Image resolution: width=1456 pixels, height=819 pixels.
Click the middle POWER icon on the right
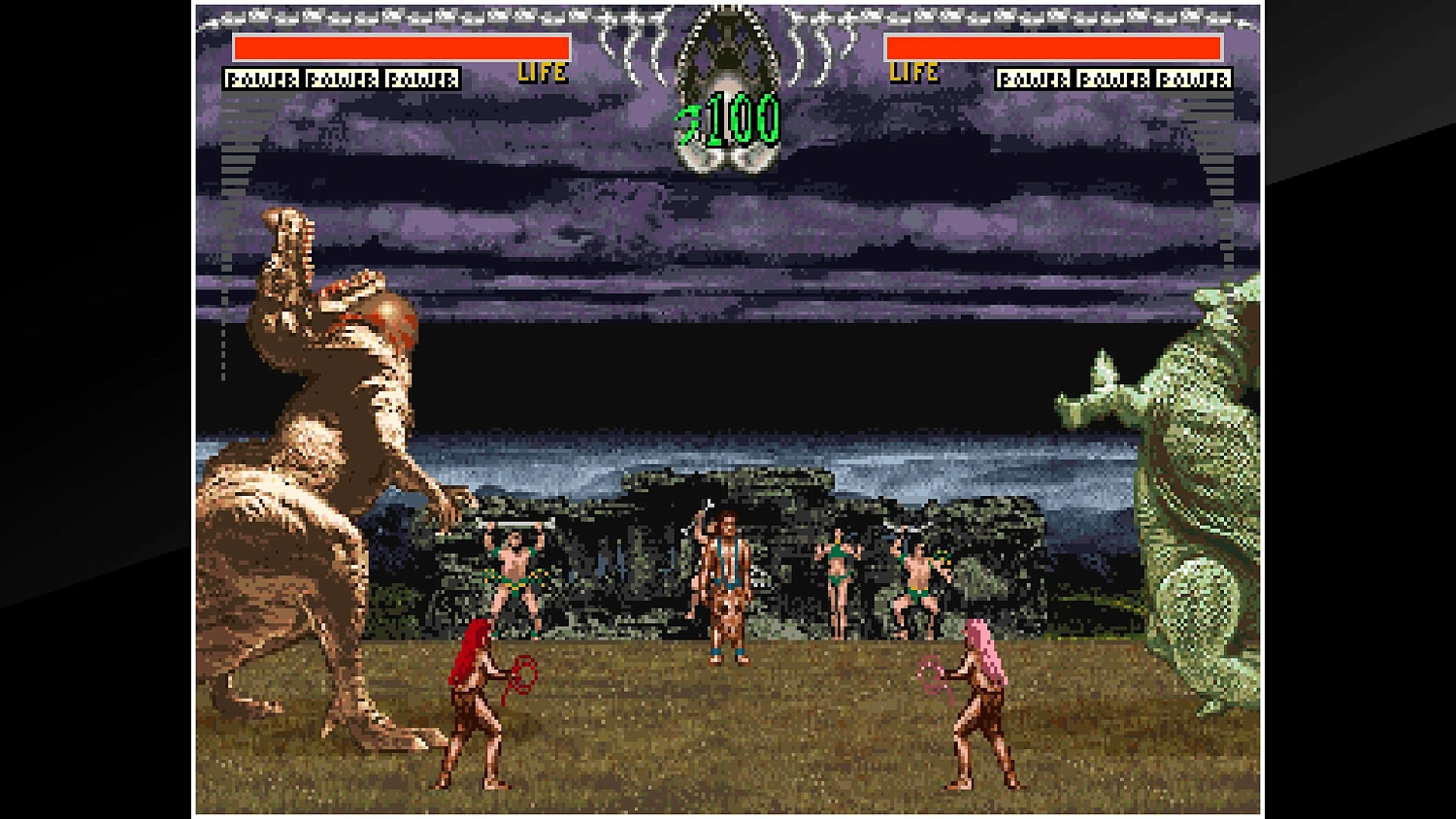pyautogui.click(x=1114, y=79)
